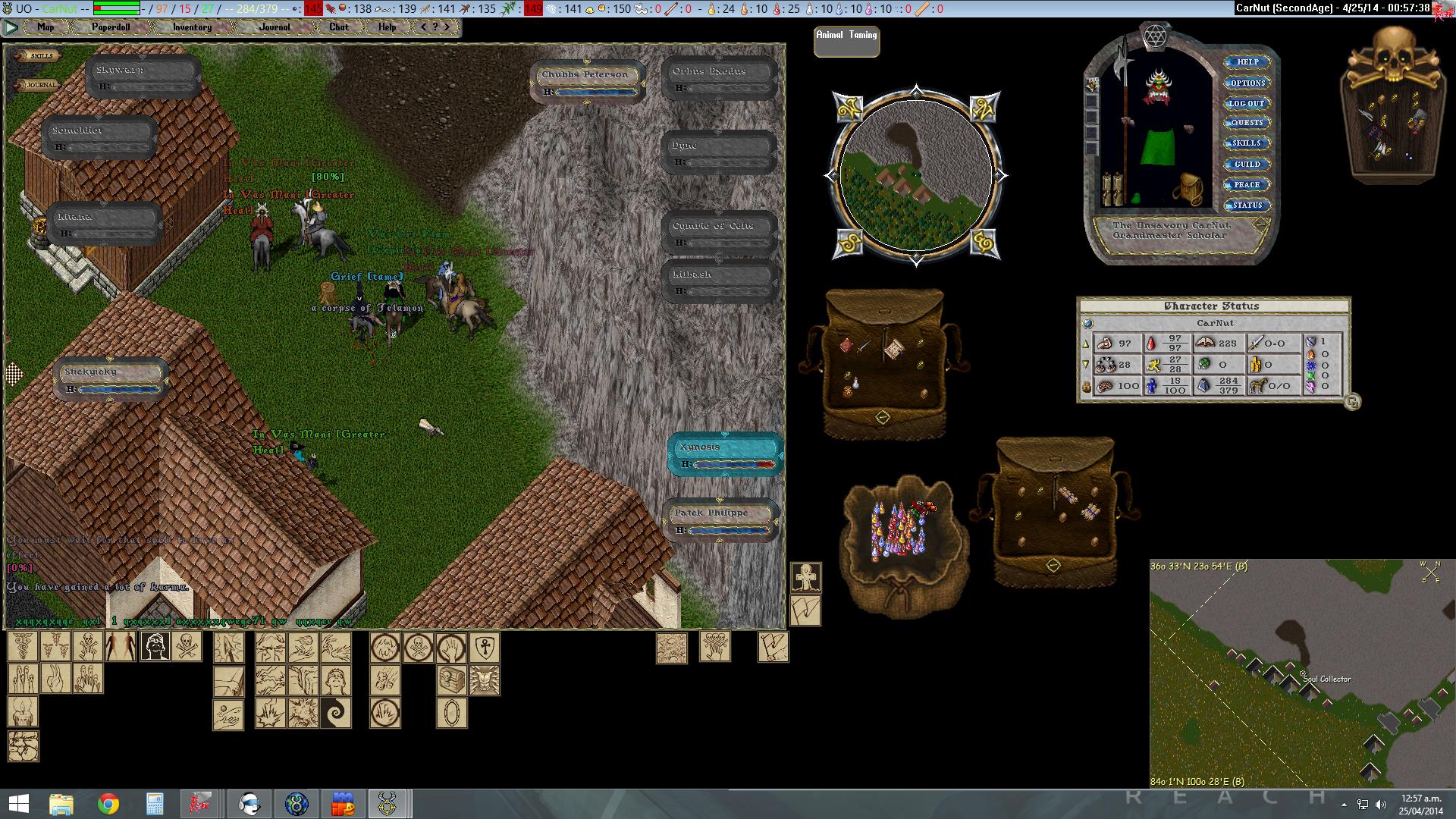Open the Map menu
This screenshot has width=1456, height=819.
45,27
